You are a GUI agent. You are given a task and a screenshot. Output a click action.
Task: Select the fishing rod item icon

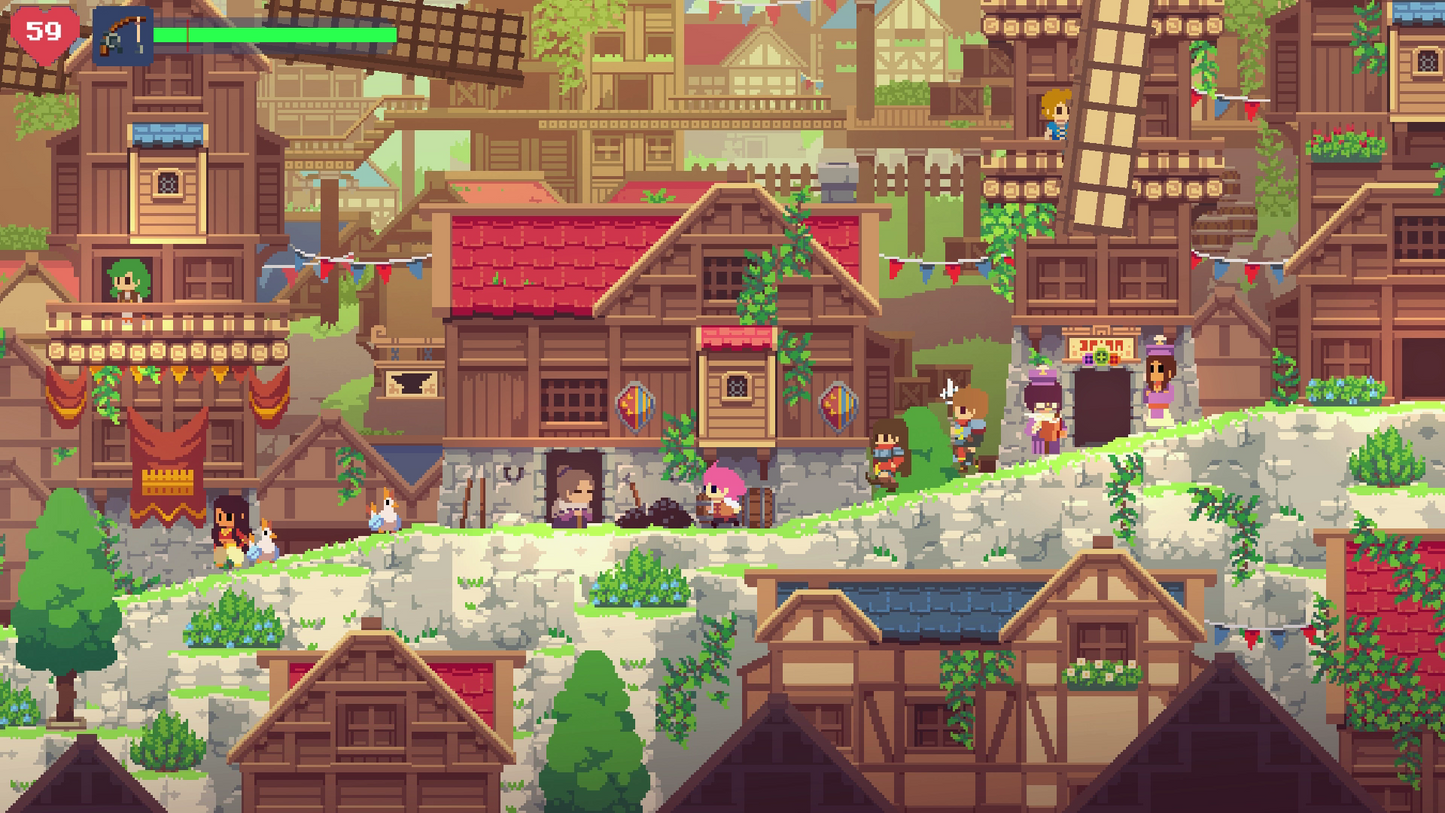[x=122, y=36]
